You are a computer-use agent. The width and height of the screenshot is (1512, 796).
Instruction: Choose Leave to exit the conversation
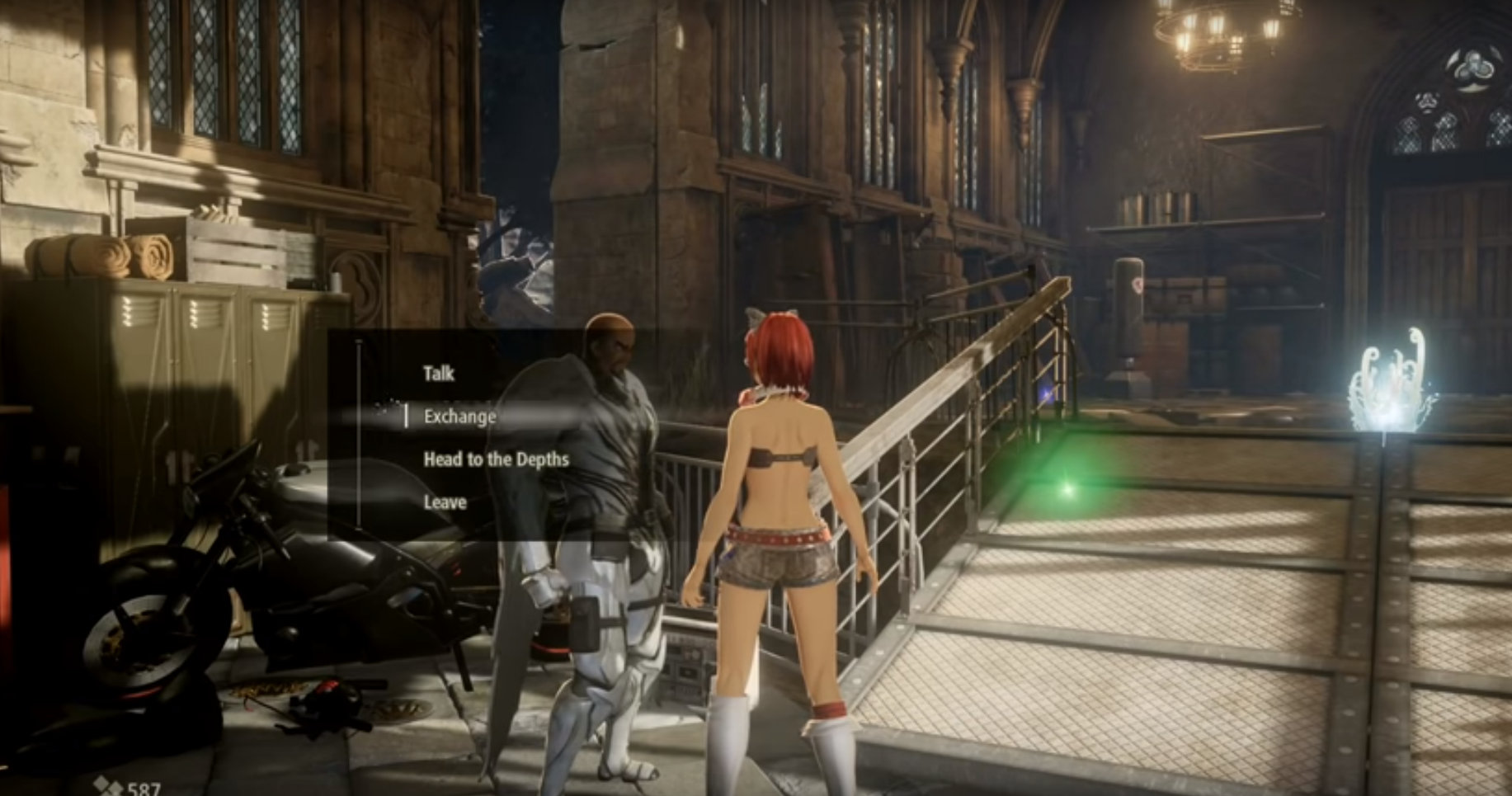pos(445,502)
